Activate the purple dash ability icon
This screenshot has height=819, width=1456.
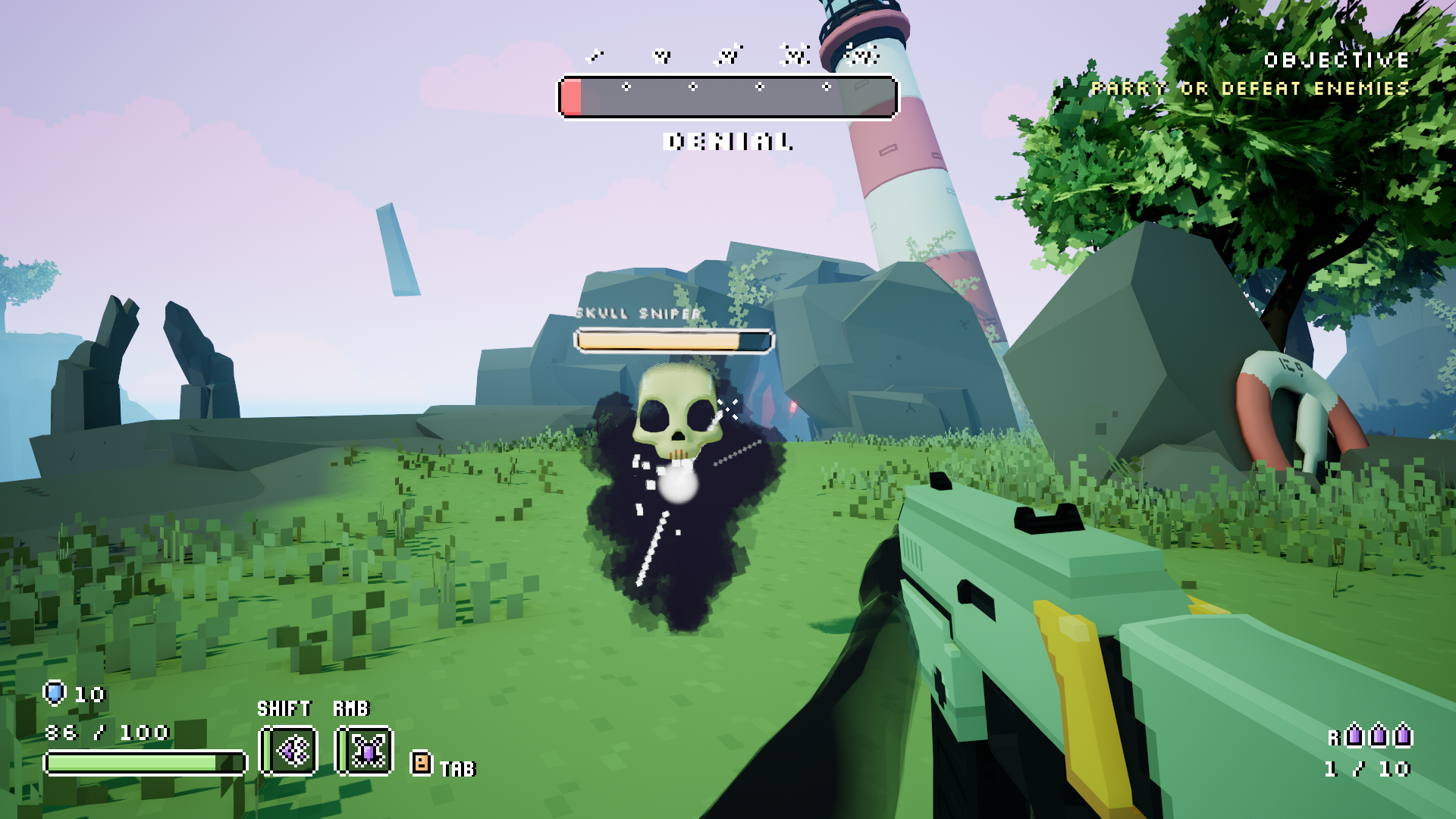click(x=289, y=751)
